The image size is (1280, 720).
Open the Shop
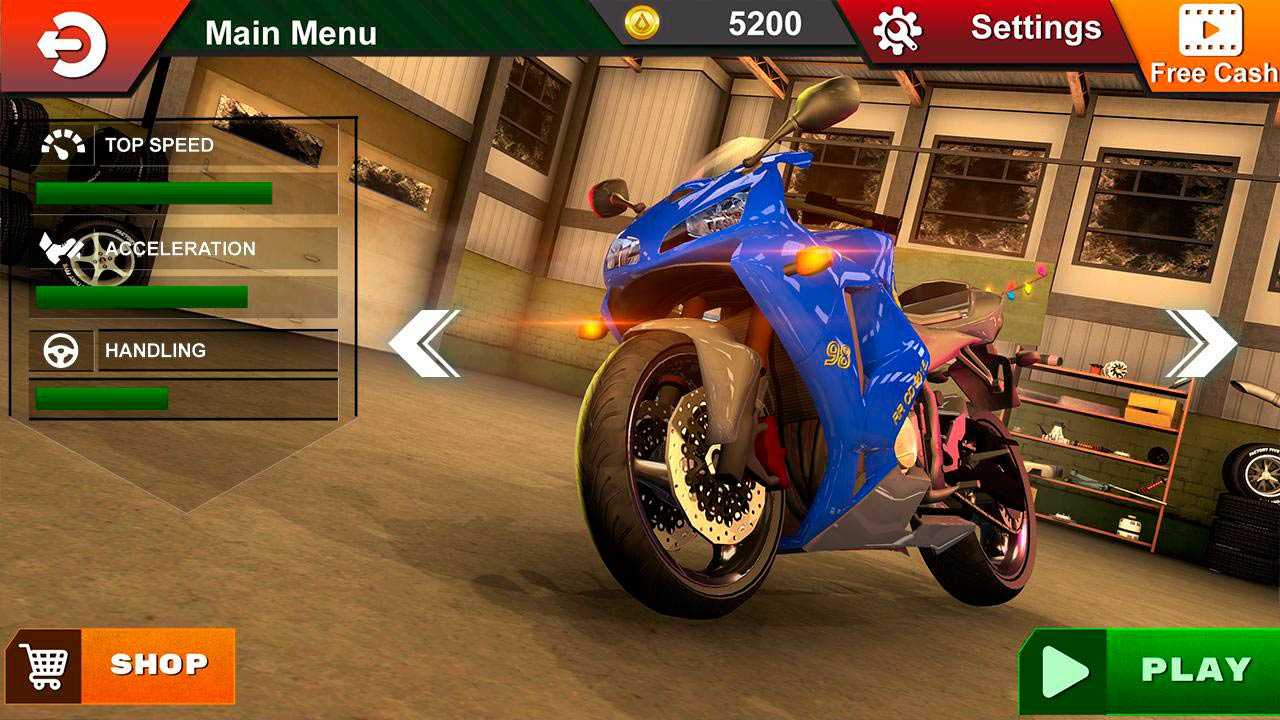click(x=122, y=665)
